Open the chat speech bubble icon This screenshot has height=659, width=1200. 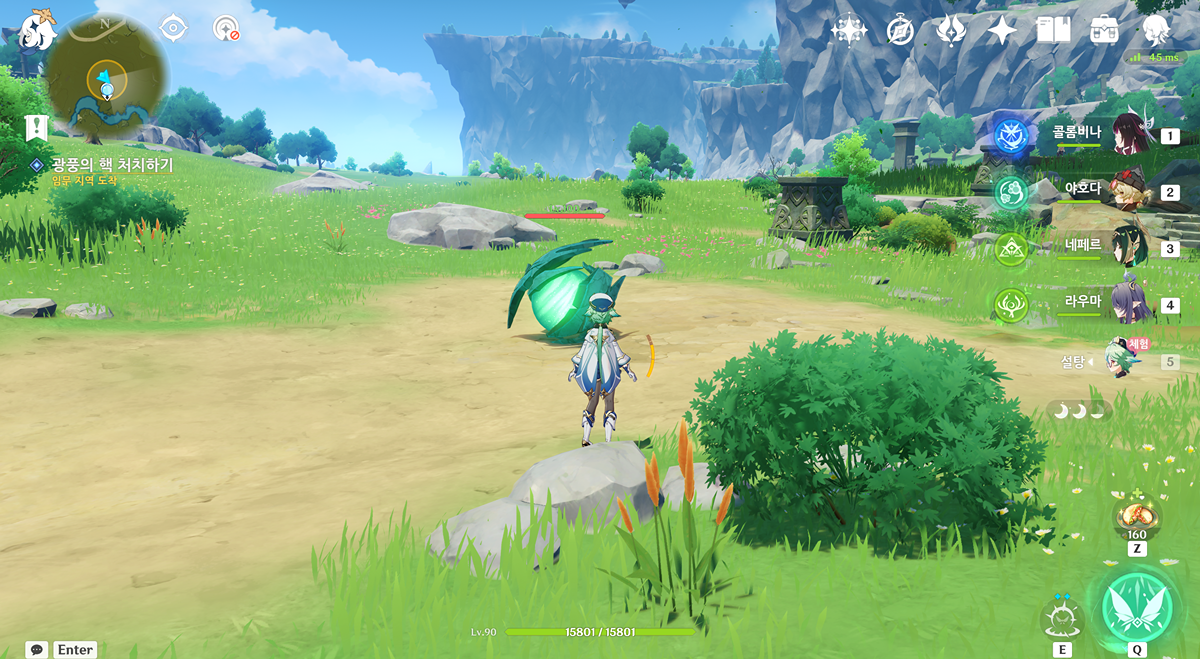(37, 650)
